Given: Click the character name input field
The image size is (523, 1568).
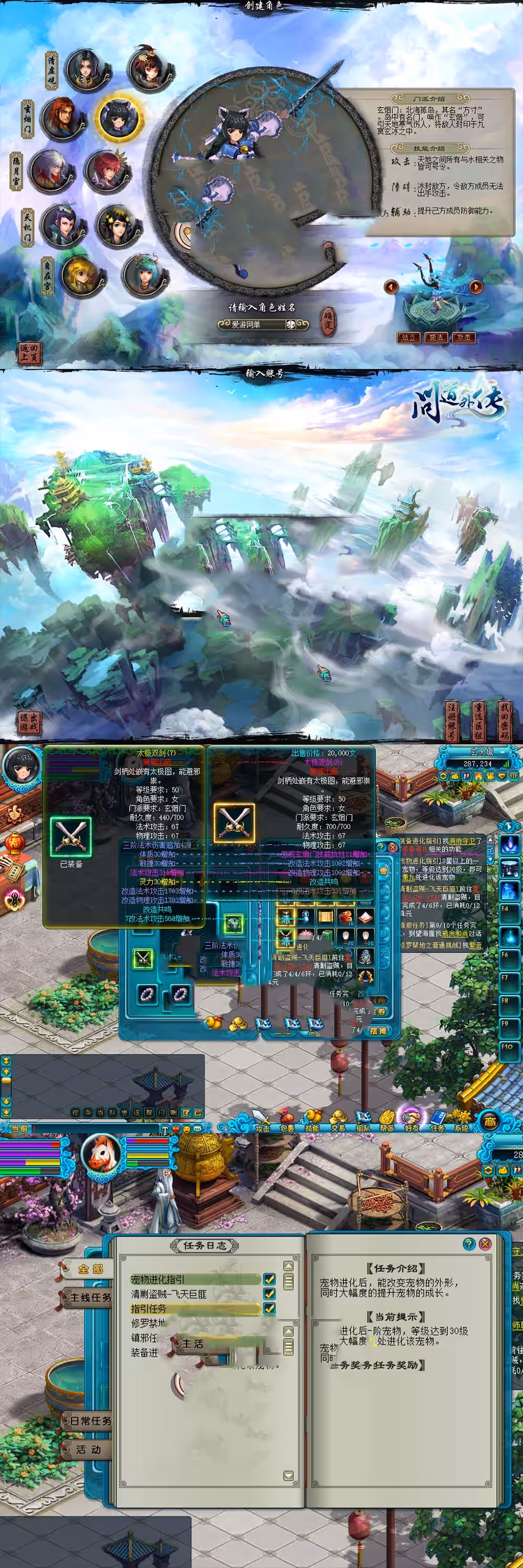Looking at the screenshot, I should (x=253, y=325).
